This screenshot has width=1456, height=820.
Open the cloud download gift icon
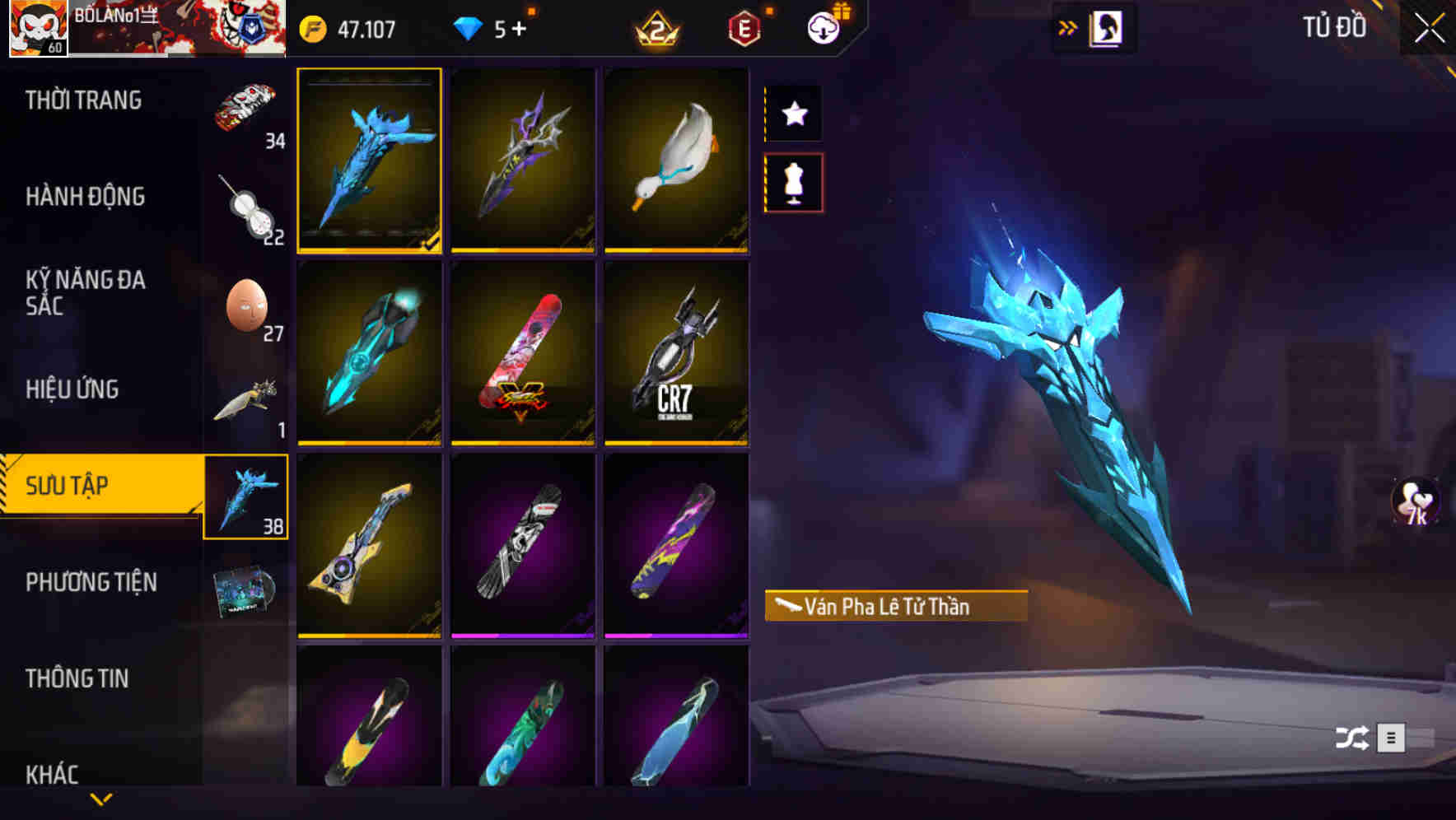click(825, 27)
